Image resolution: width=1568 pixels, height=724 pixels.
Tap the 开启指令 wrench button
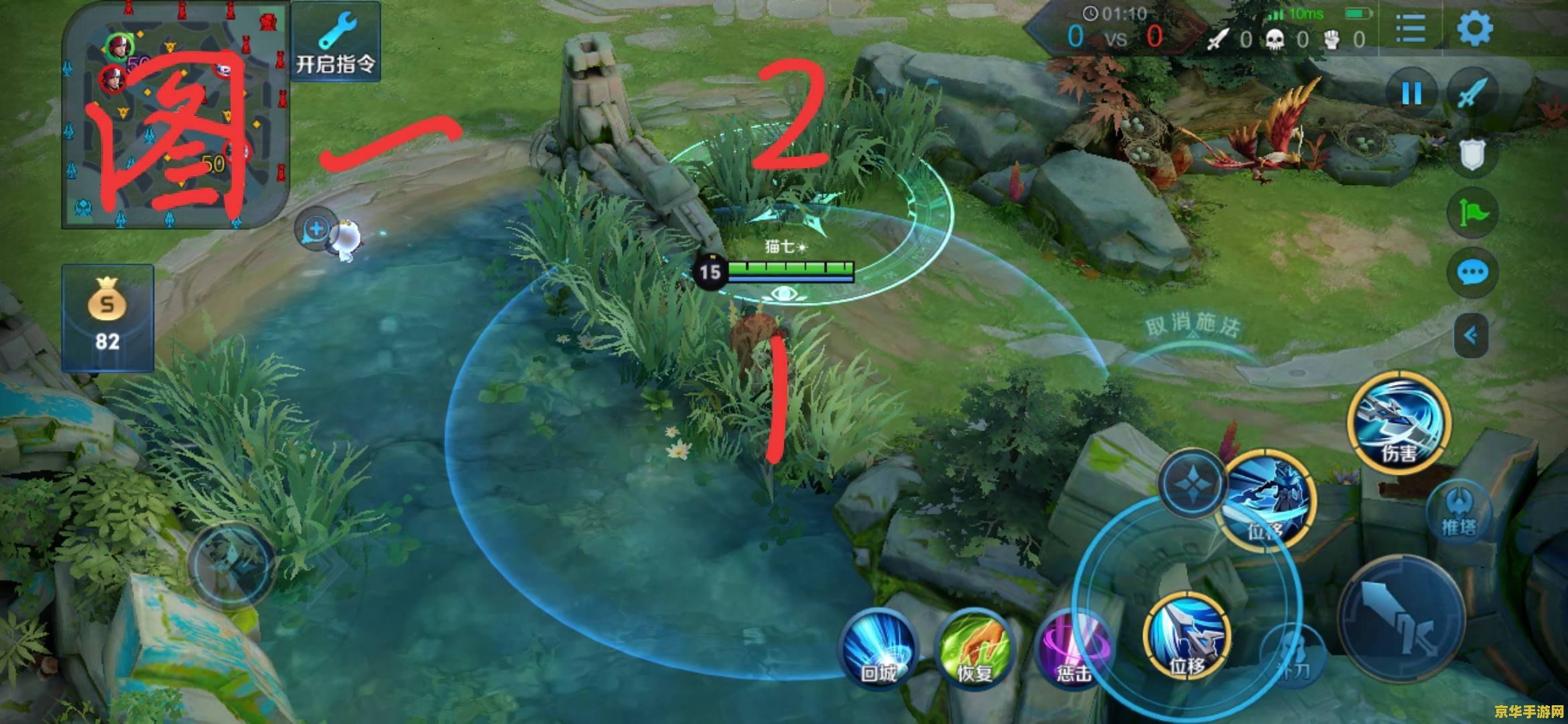[336, 42]
